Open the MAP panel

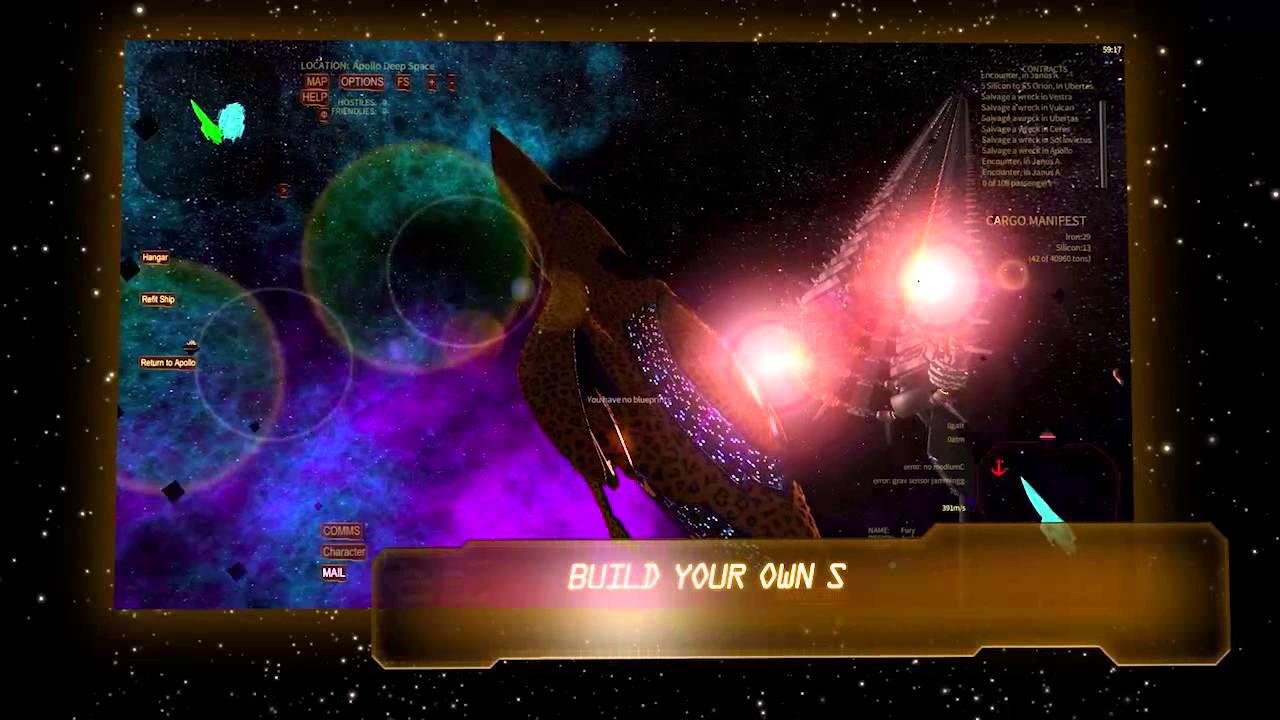tap(315, 81)
